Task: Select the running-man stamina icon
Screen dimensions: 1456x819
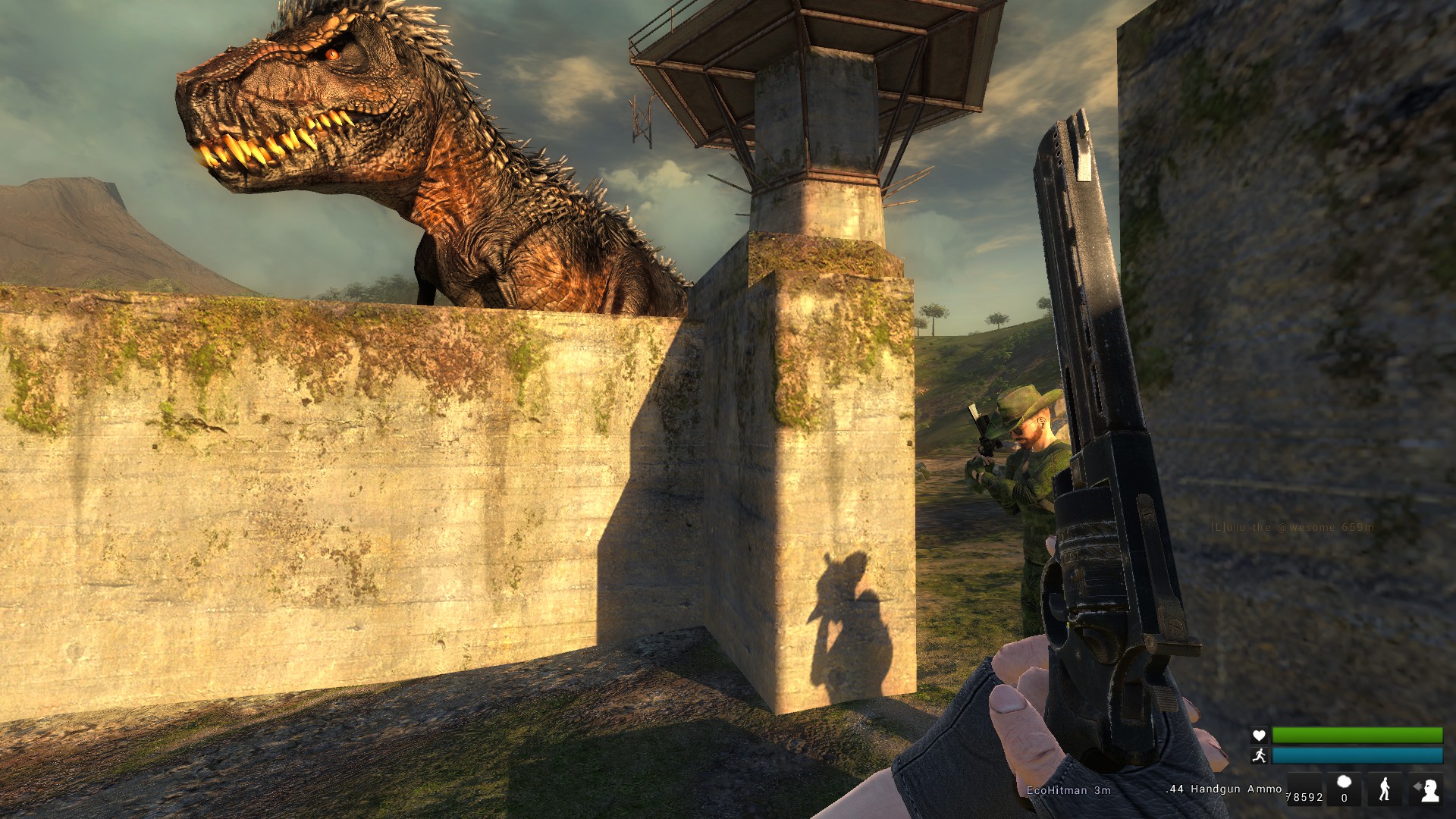Action: (x=1259, y=755)
